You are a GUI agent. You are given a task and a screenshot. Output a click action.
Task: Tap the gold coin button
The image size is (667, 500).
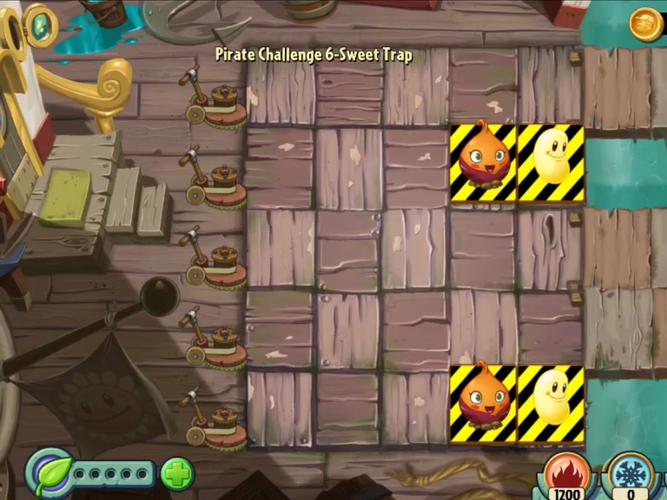pyautogui.click(x=646, y=22)
